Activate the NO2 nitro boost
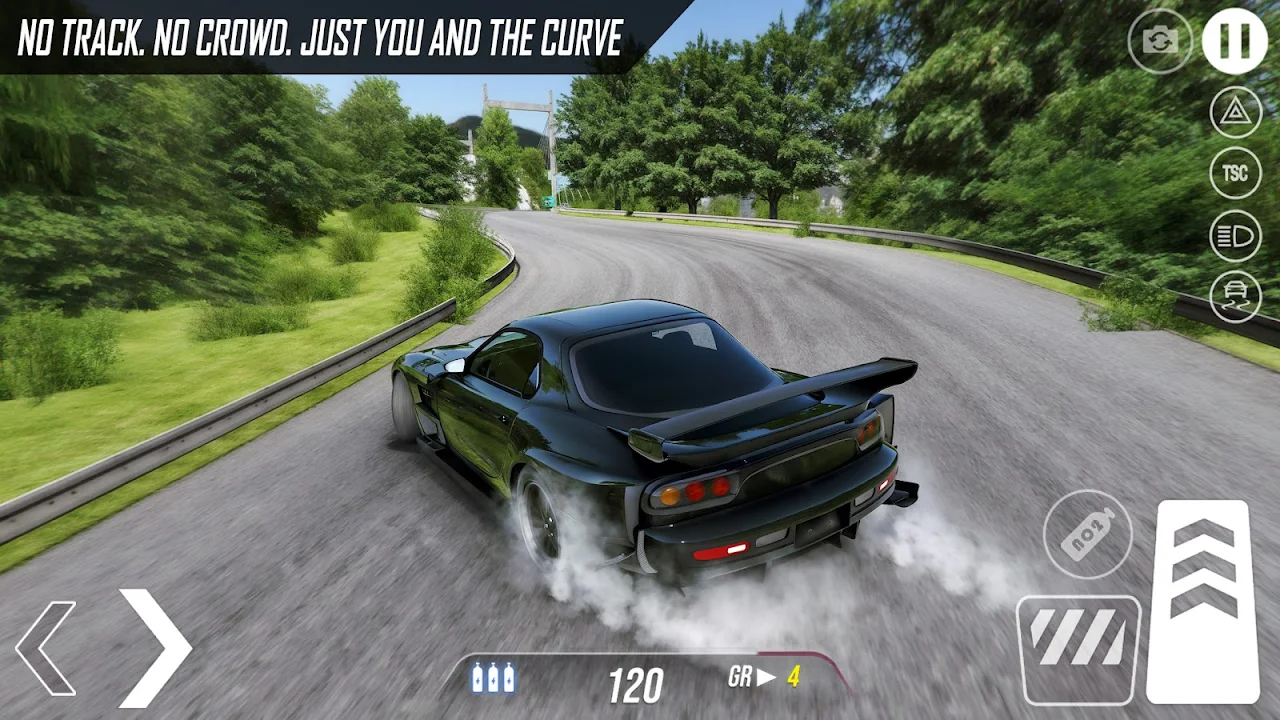Image resolution: width=1280 pixels, height=720 pixels. pos(1088,534)
